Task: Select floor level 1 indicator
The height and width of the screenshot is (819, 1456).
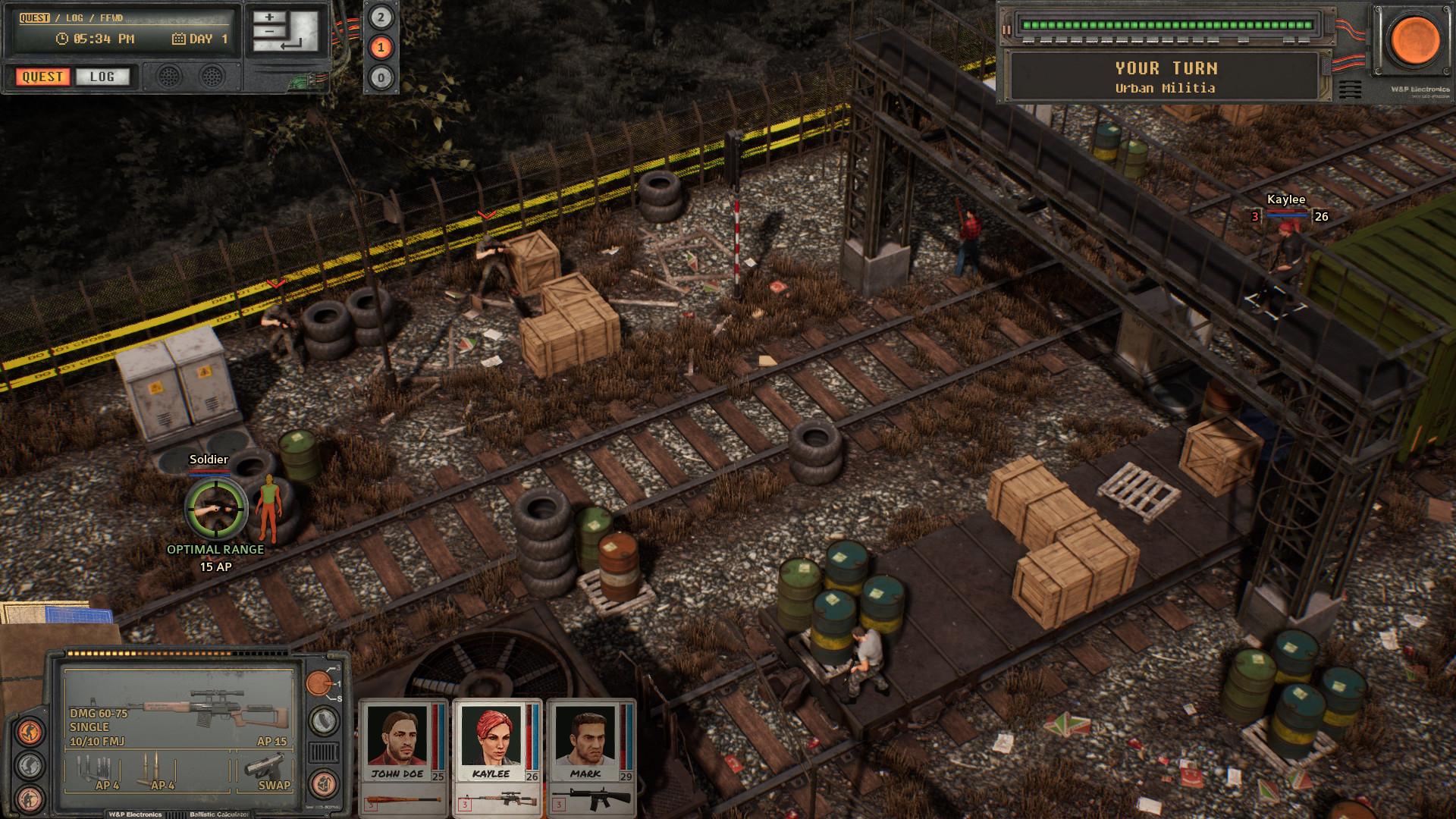Action: 380,49
